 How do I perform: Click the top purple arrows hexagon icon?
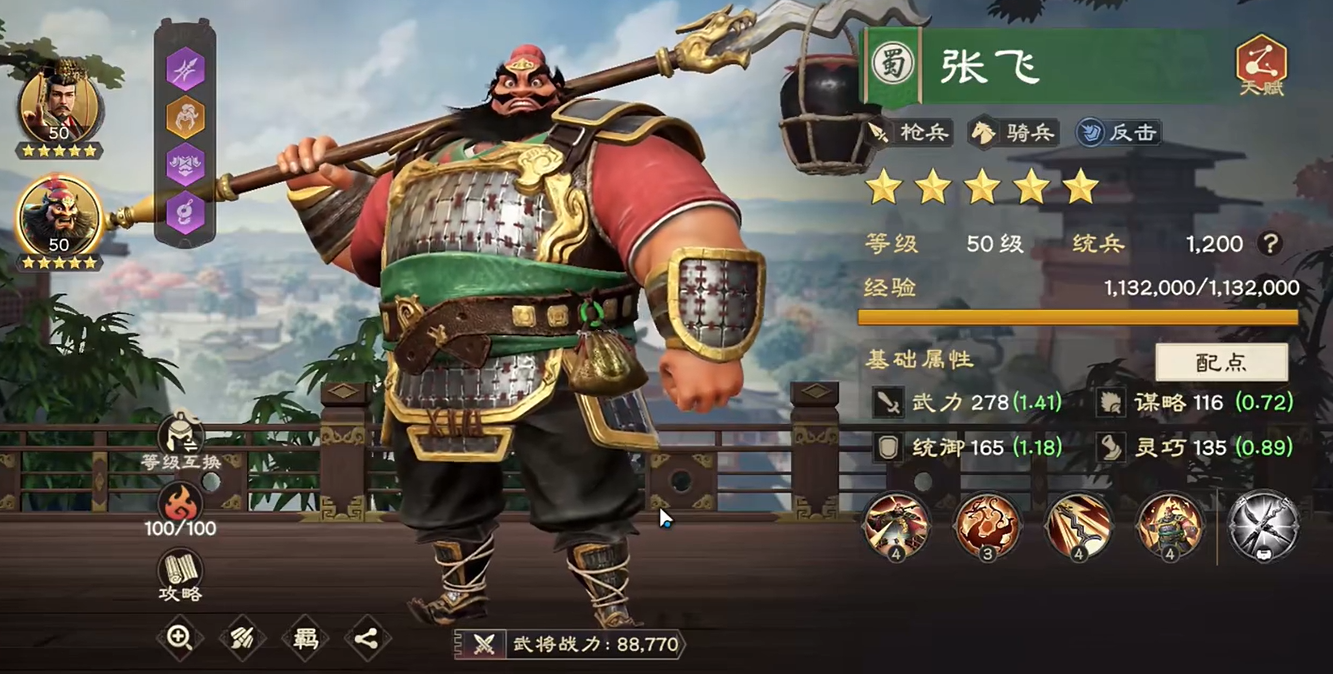(185, 69)
